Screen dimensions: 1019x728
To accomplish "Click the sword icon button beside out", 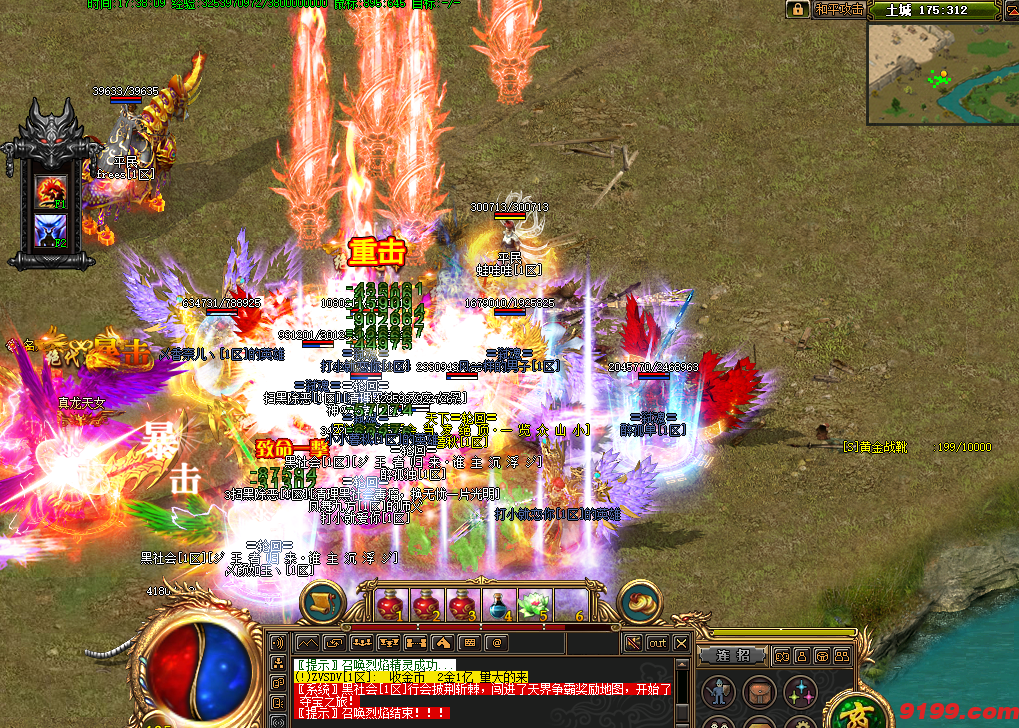I will [x=632, y=643].
